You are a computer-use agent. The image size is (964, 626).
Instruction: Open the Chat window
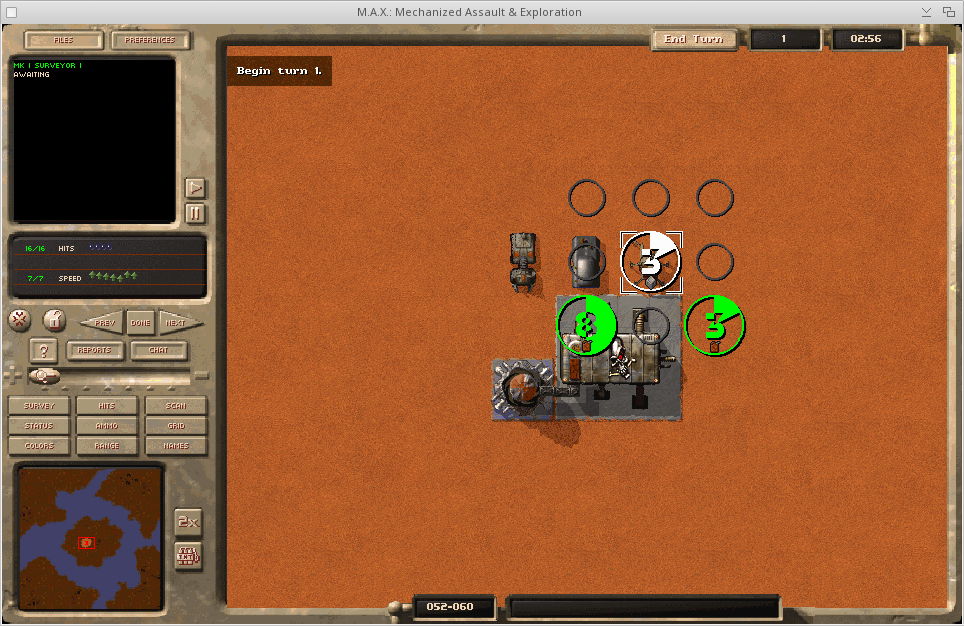[x=158, y=351]
